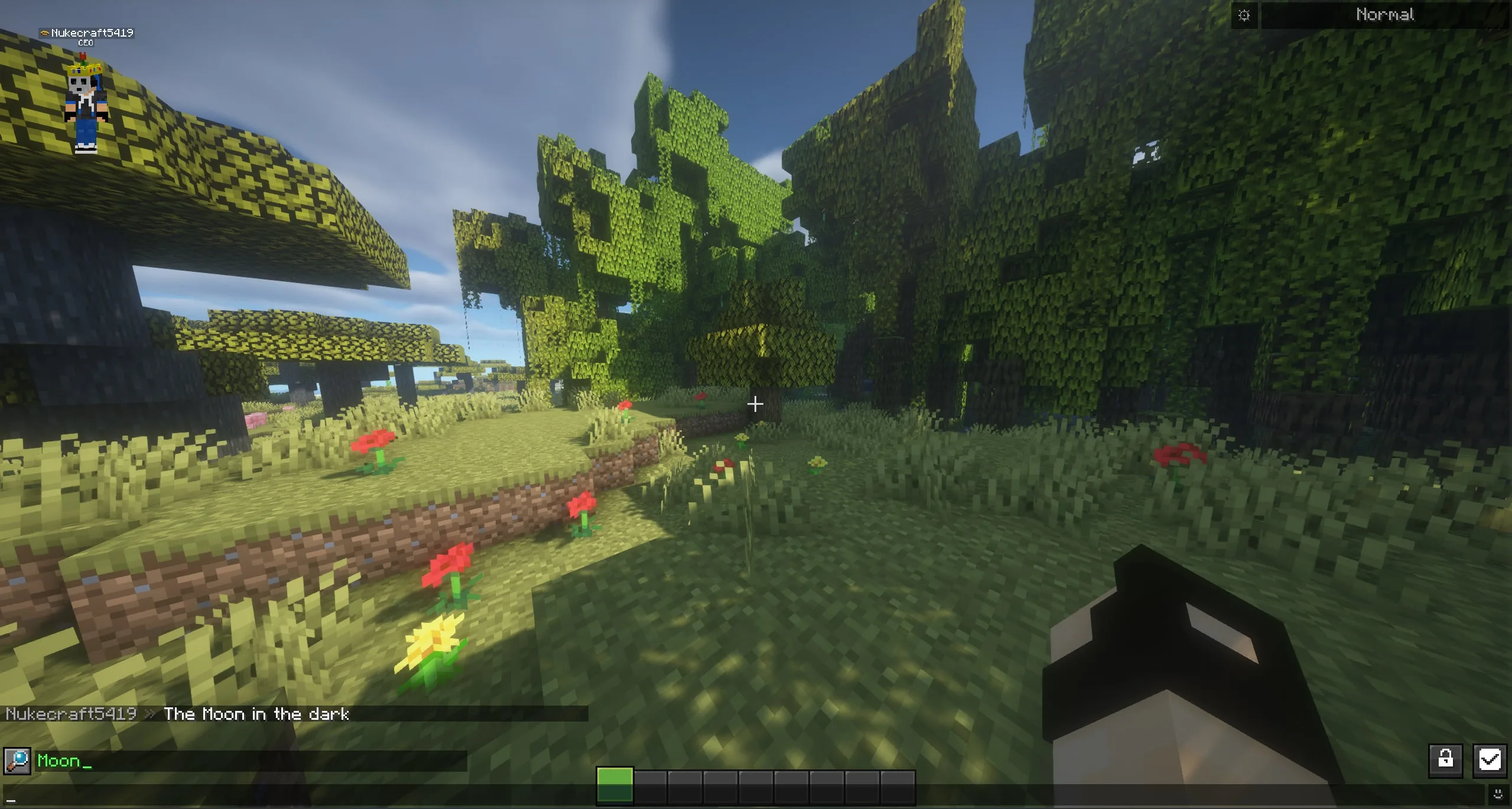Toggle the checkmark checkbox button
The height and width of the screenshot is (809, 1512).
(1489, 759)
